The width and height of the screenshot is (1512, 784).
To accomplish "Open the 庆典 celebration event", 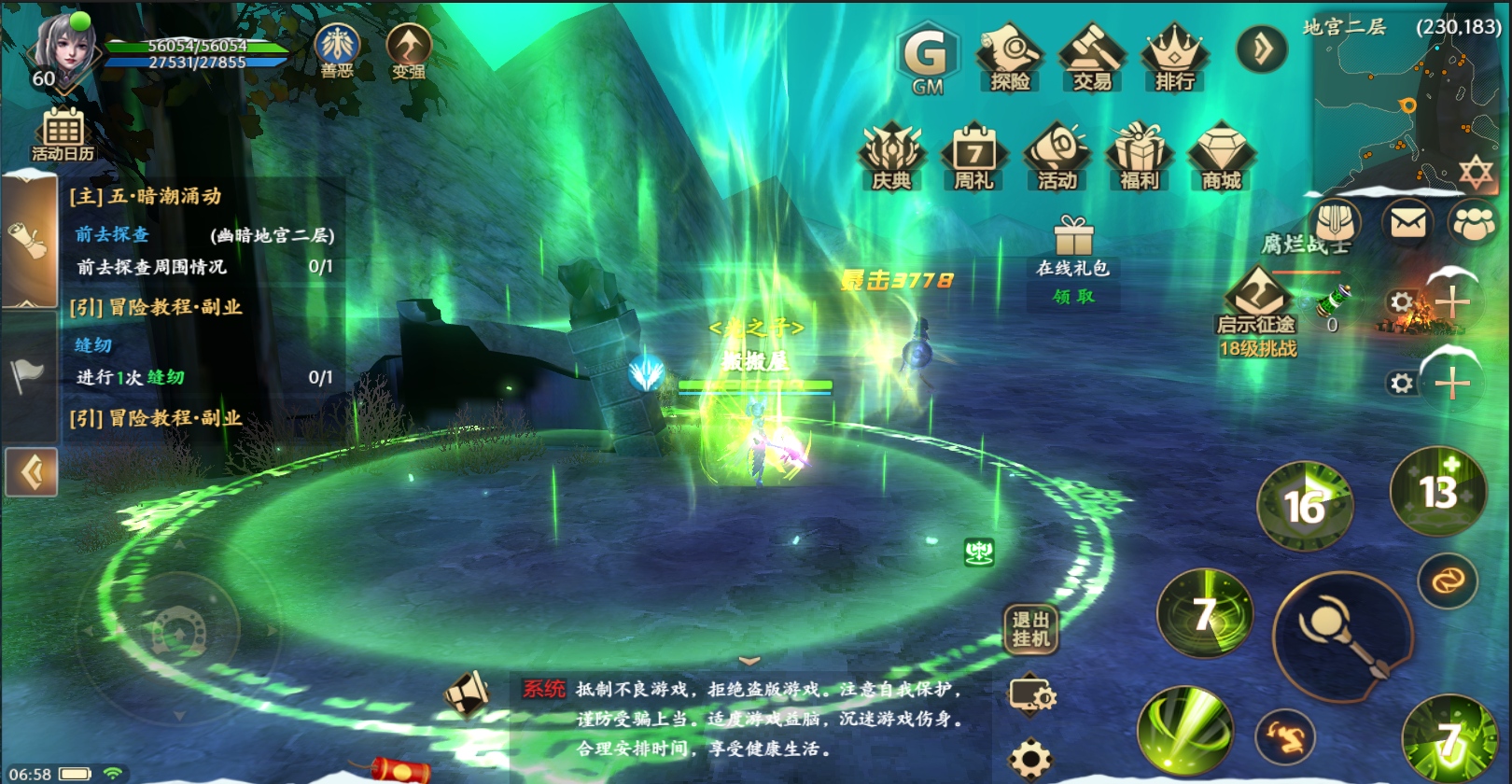I will [x=891, y=157].
